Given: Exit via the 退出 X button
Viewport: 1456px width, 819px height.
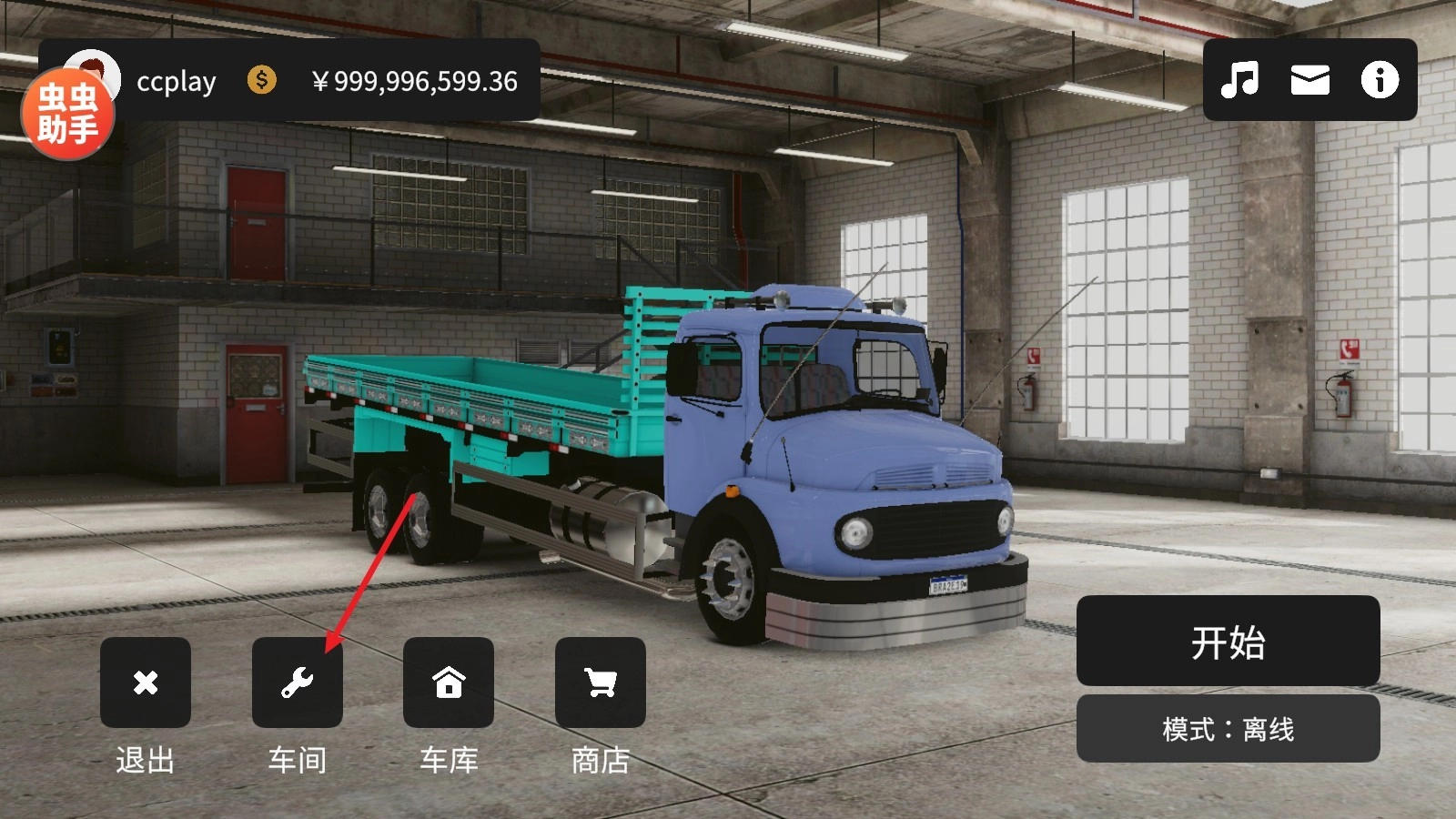Looking at the screenshot, I should tap(146, 682).
